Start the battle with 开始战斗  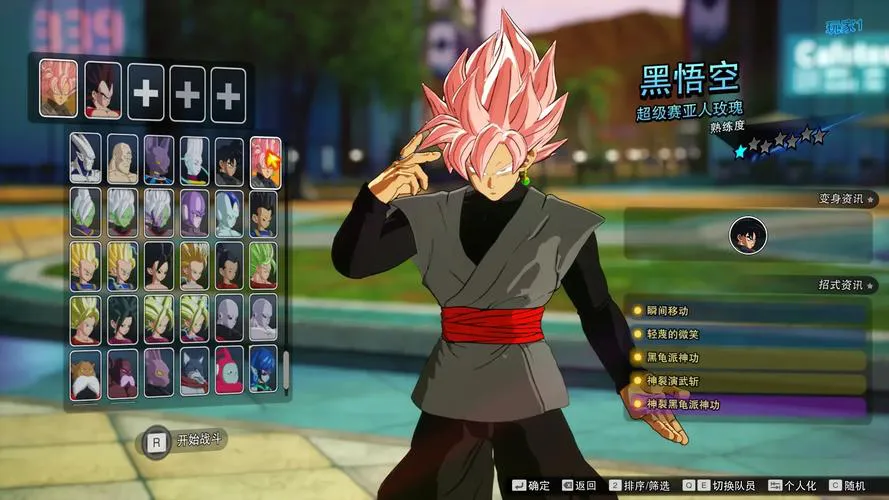pos(188,440)
